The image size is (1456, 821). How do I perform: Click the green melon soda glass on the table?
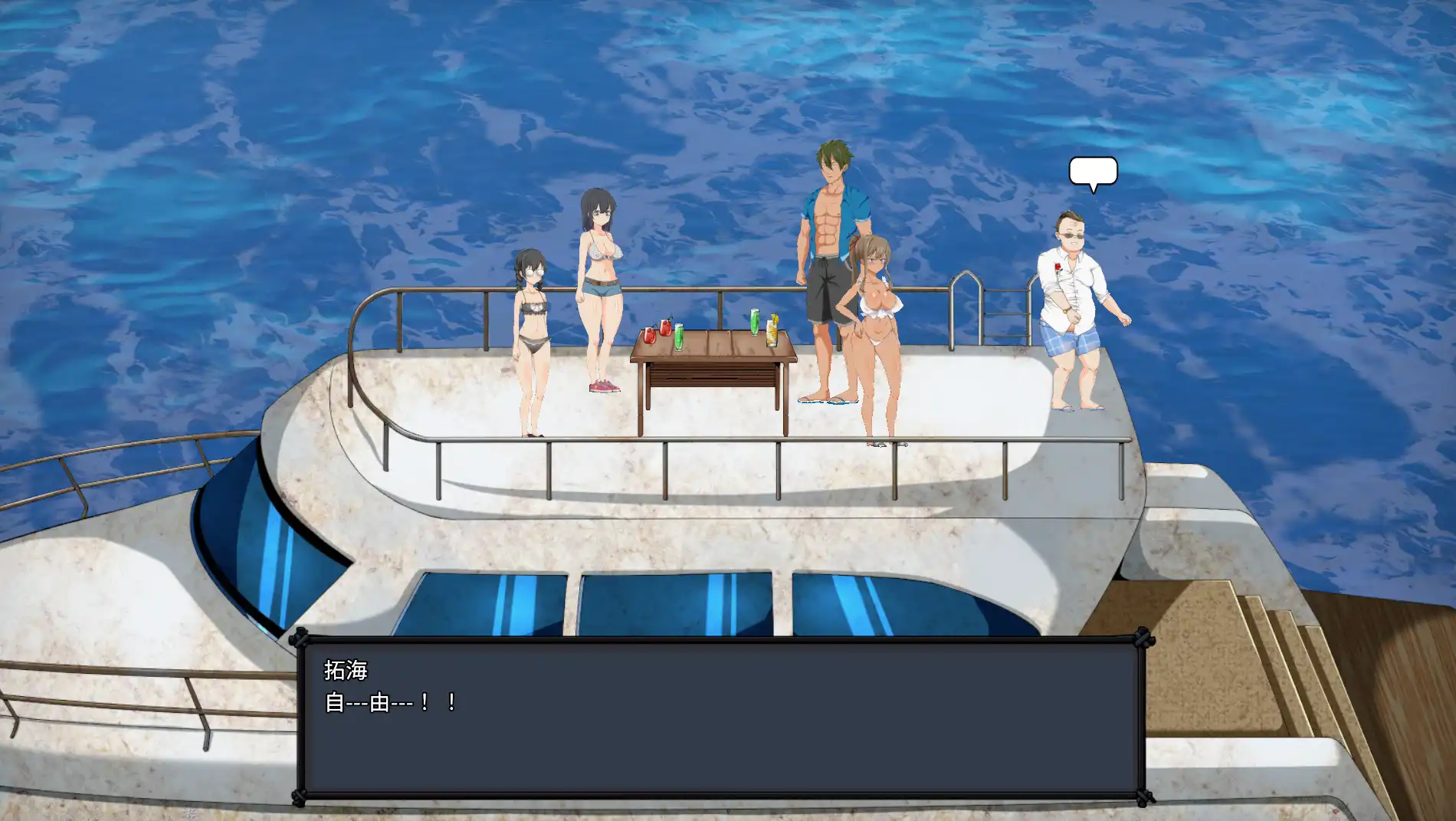point(679,337)
